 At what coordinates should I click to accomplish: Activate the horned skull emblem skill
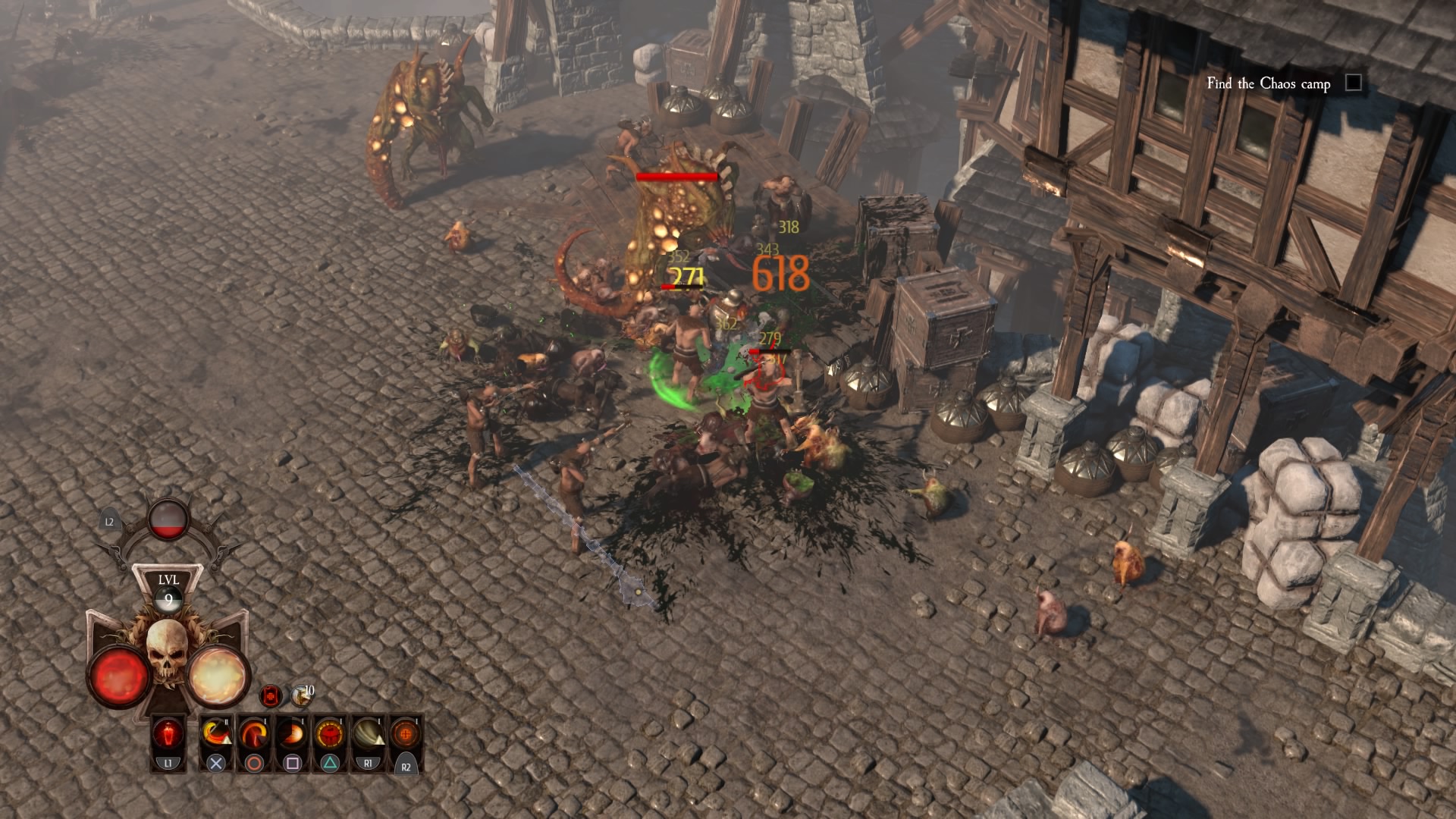[330, 735]
